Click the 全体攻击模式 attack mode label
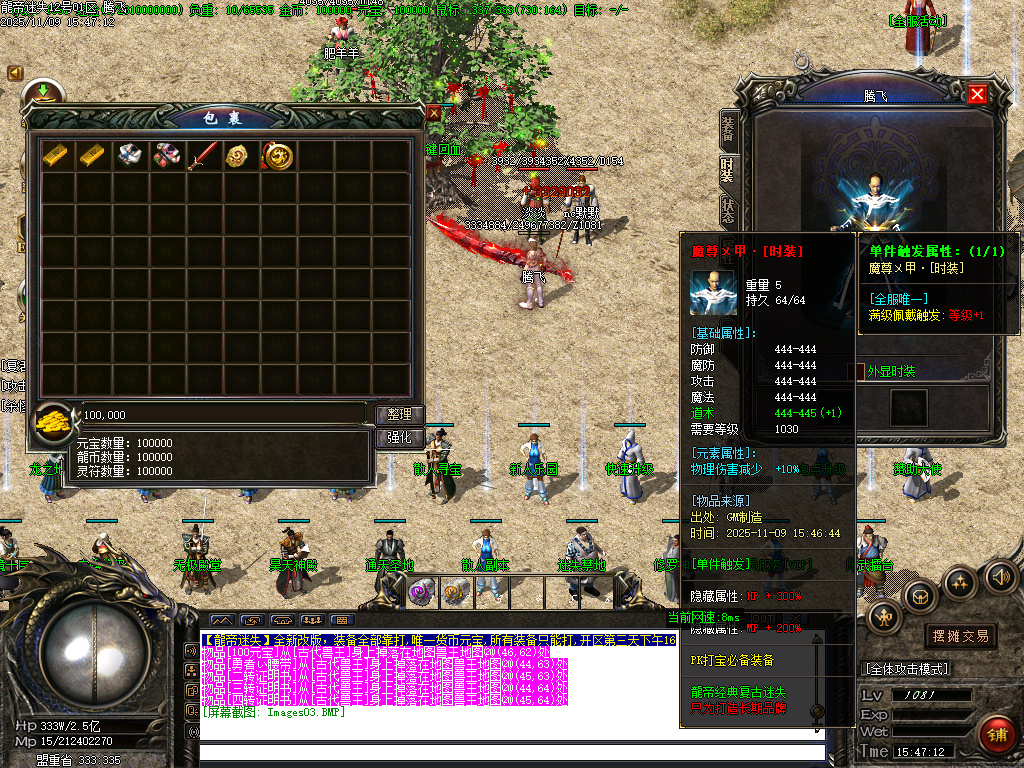Image resolution: width=1024 pixels, height=768 pixels. tap(905, 669)
